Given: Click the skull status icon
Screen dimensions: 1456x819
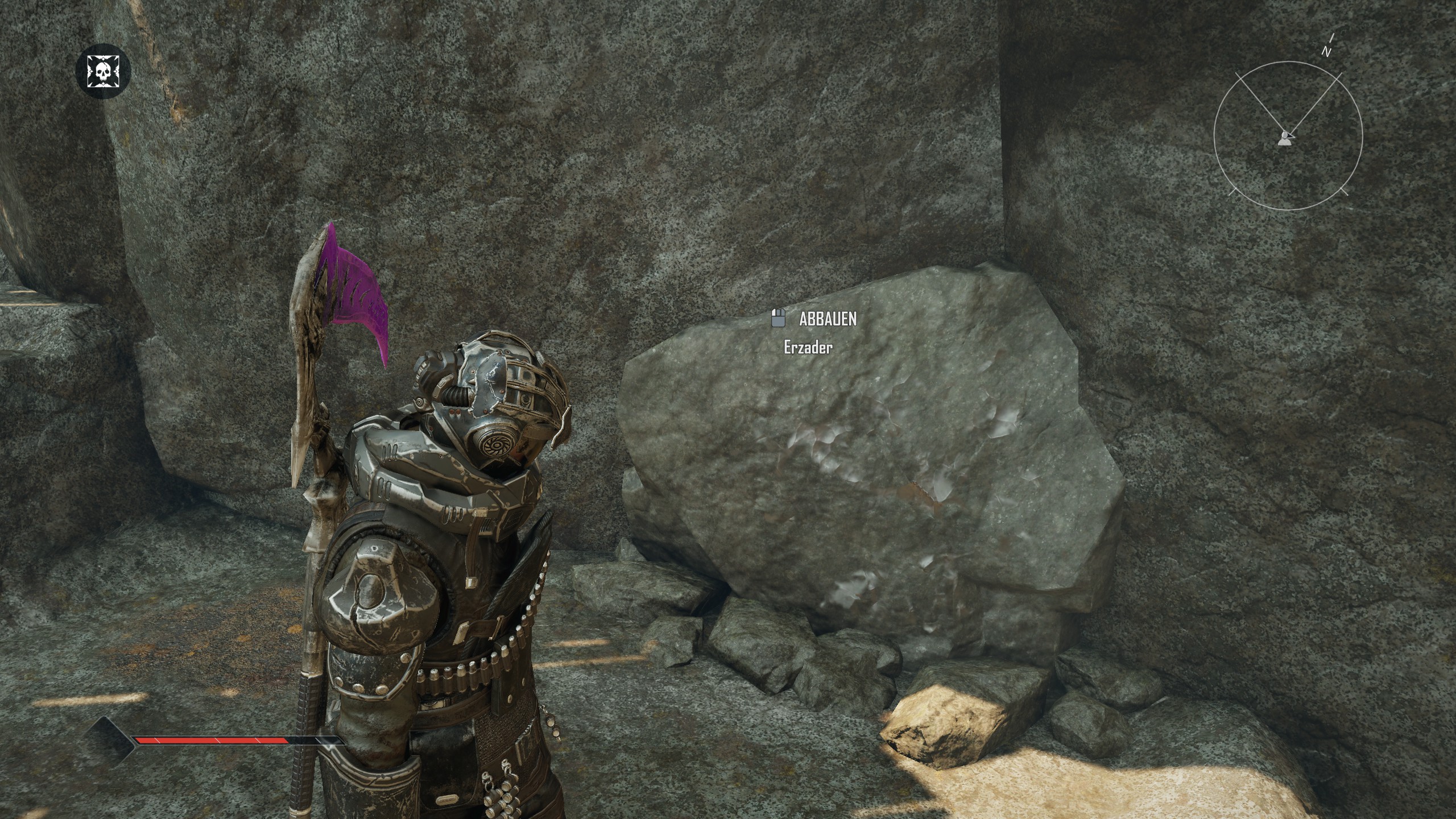Looking at the screenshot, I should (104, 71).
